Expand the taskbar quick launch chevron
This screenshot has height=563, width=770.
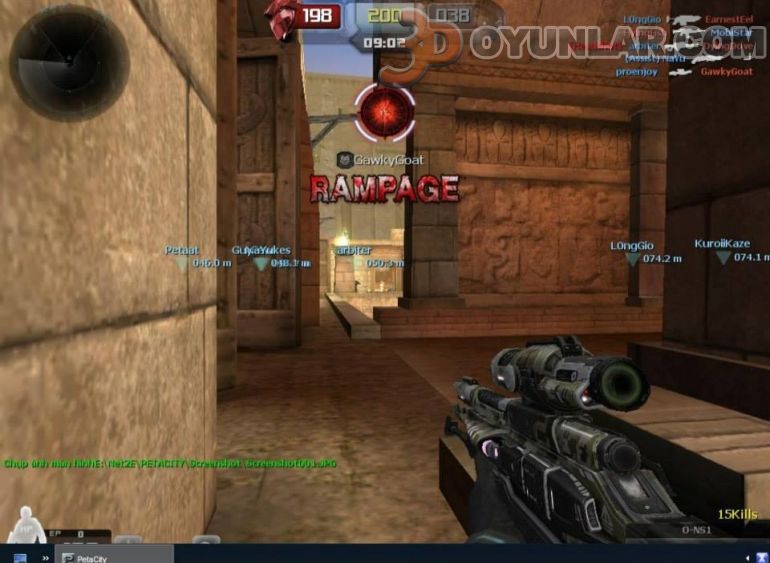45,555
